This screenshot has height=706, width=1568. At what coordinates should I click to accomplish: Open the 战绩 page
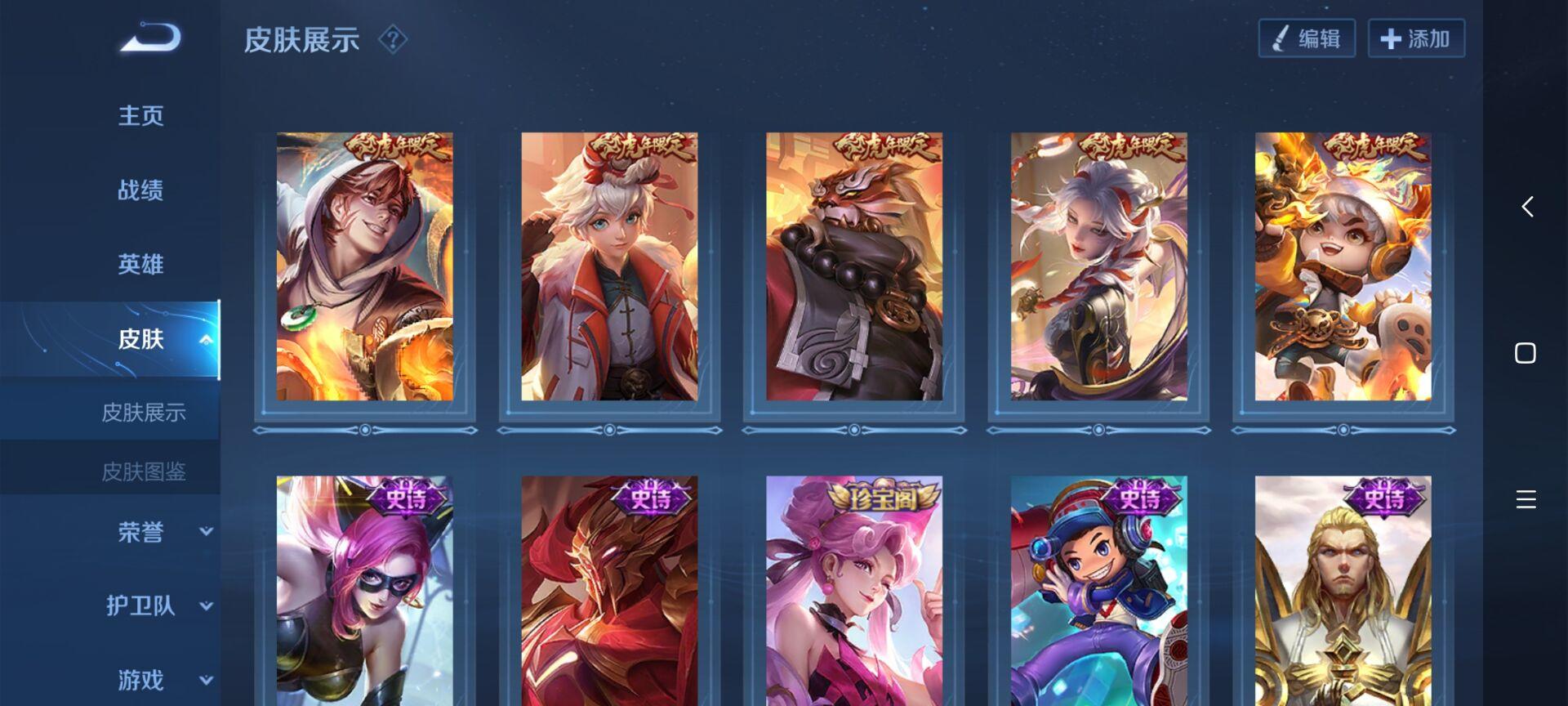pyautogui.click(x=139, y=190)
